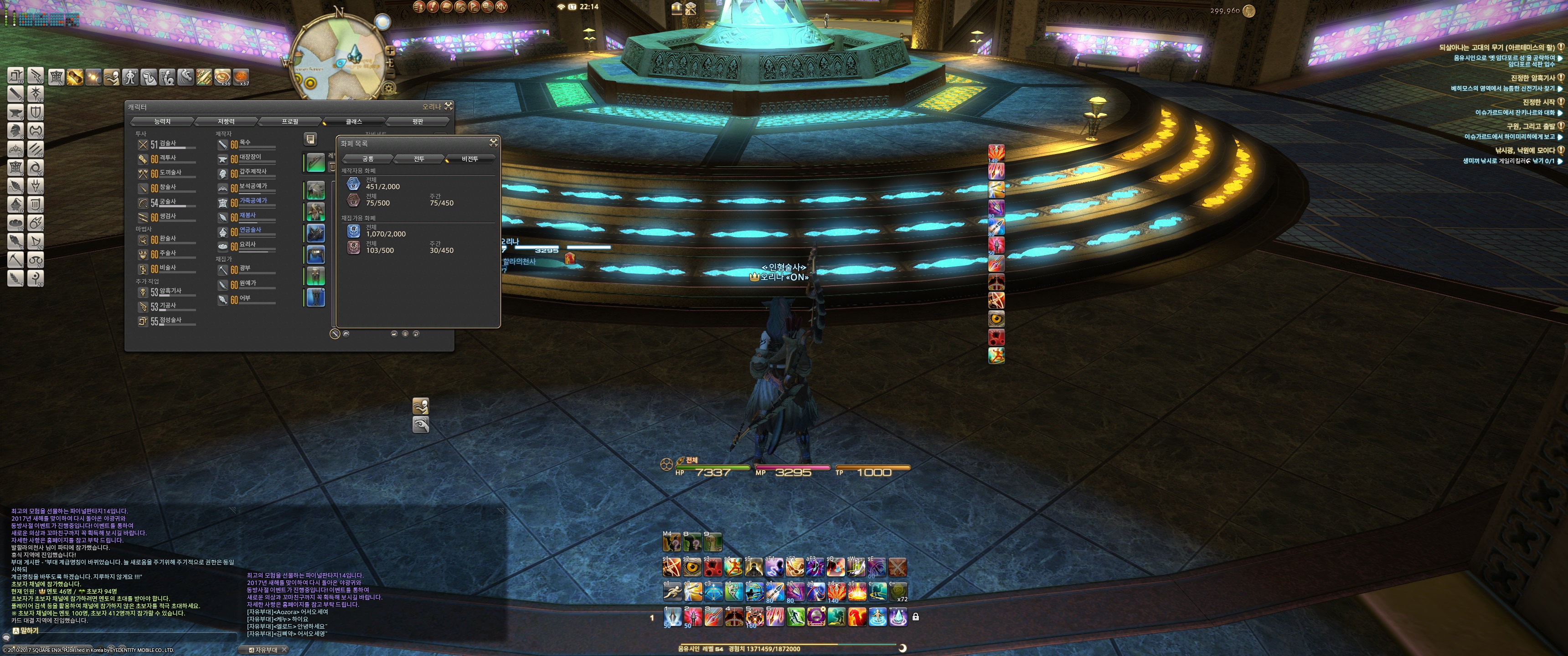The image size is (1568, 656).
Task: Close the 캐릭터 character window
Action: click(x=449, y=107)
